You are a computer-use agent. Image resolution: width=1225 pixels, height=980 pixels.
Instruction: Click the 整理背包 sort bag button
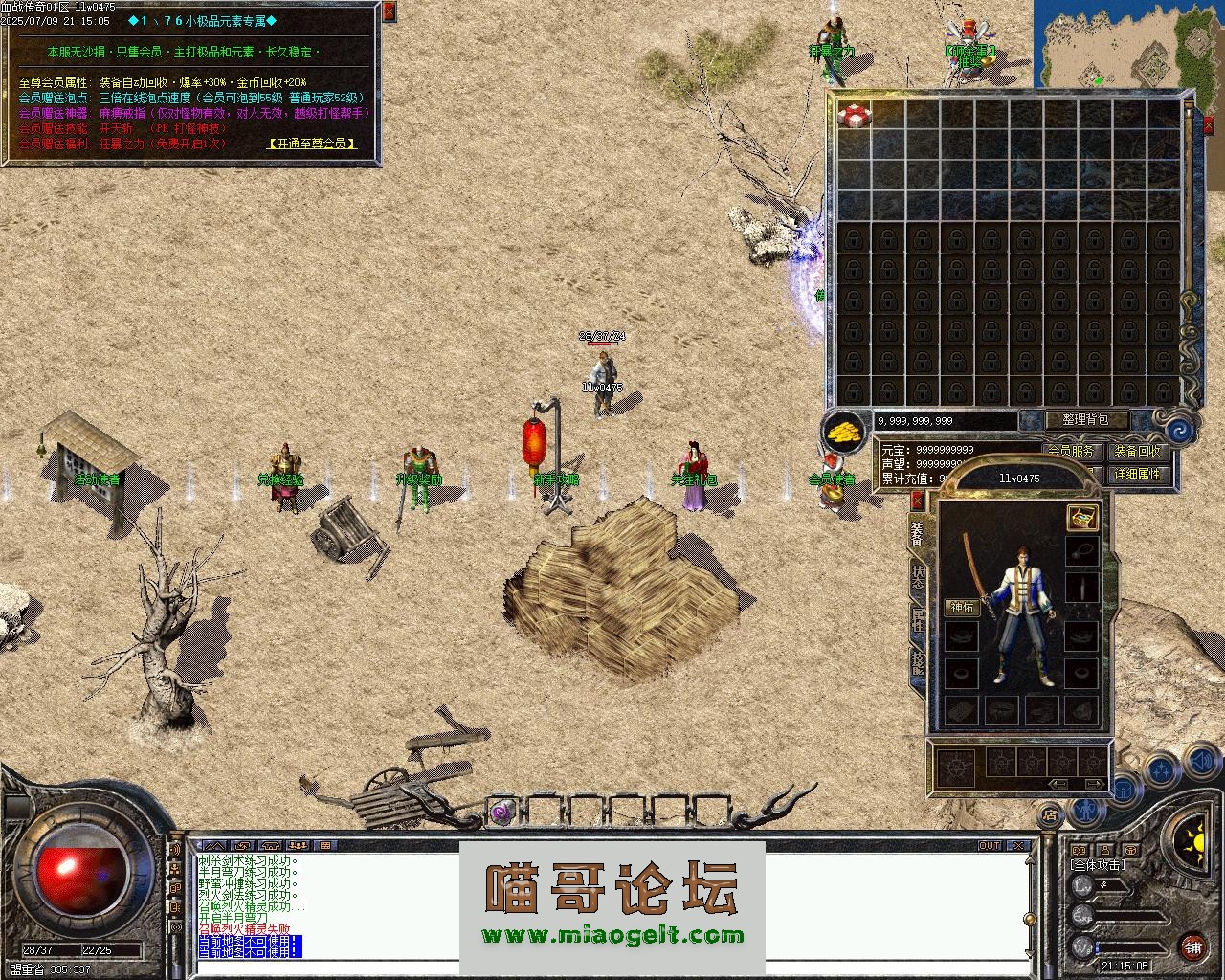point(1084,420)
